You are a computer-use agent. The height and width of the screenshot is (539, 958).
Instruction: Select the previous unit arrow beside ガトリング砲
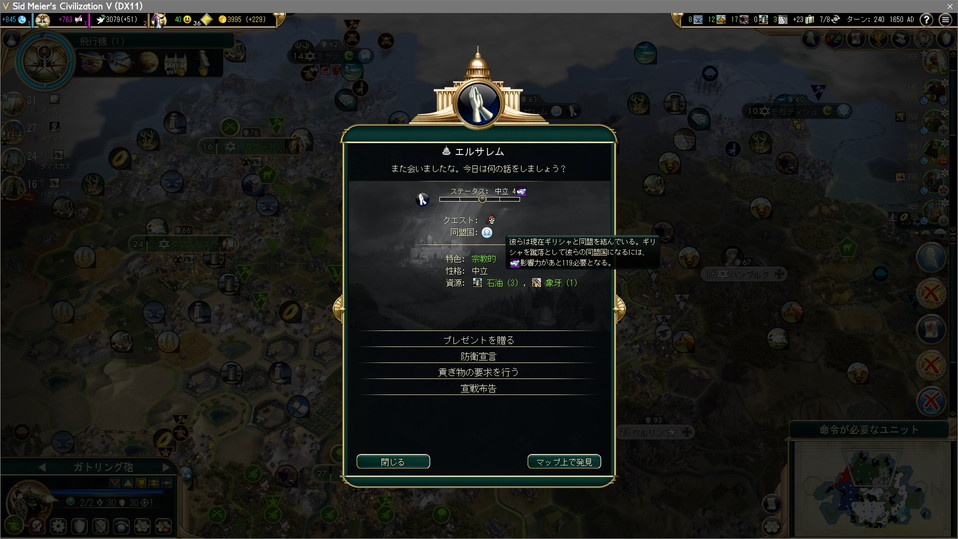coord(42,467)
